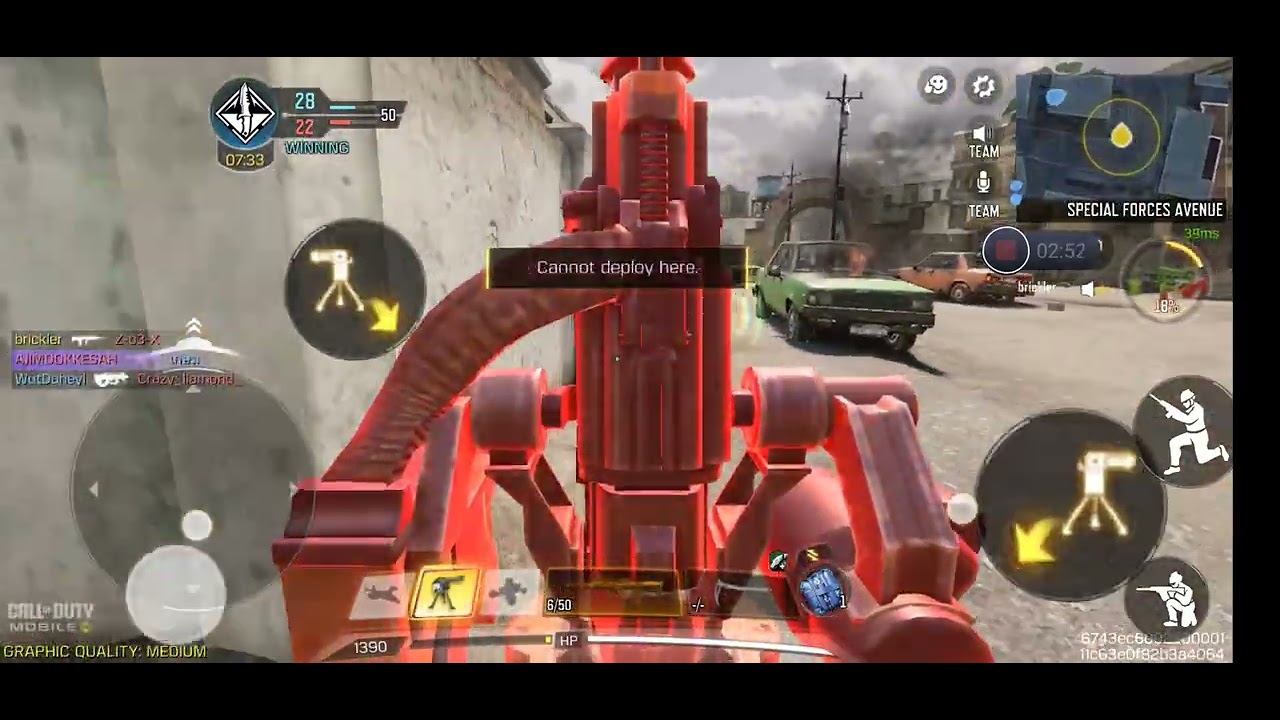Toggle the TEAM speaker audio
Screen dimensions: 1280x720
coord(983,139)
